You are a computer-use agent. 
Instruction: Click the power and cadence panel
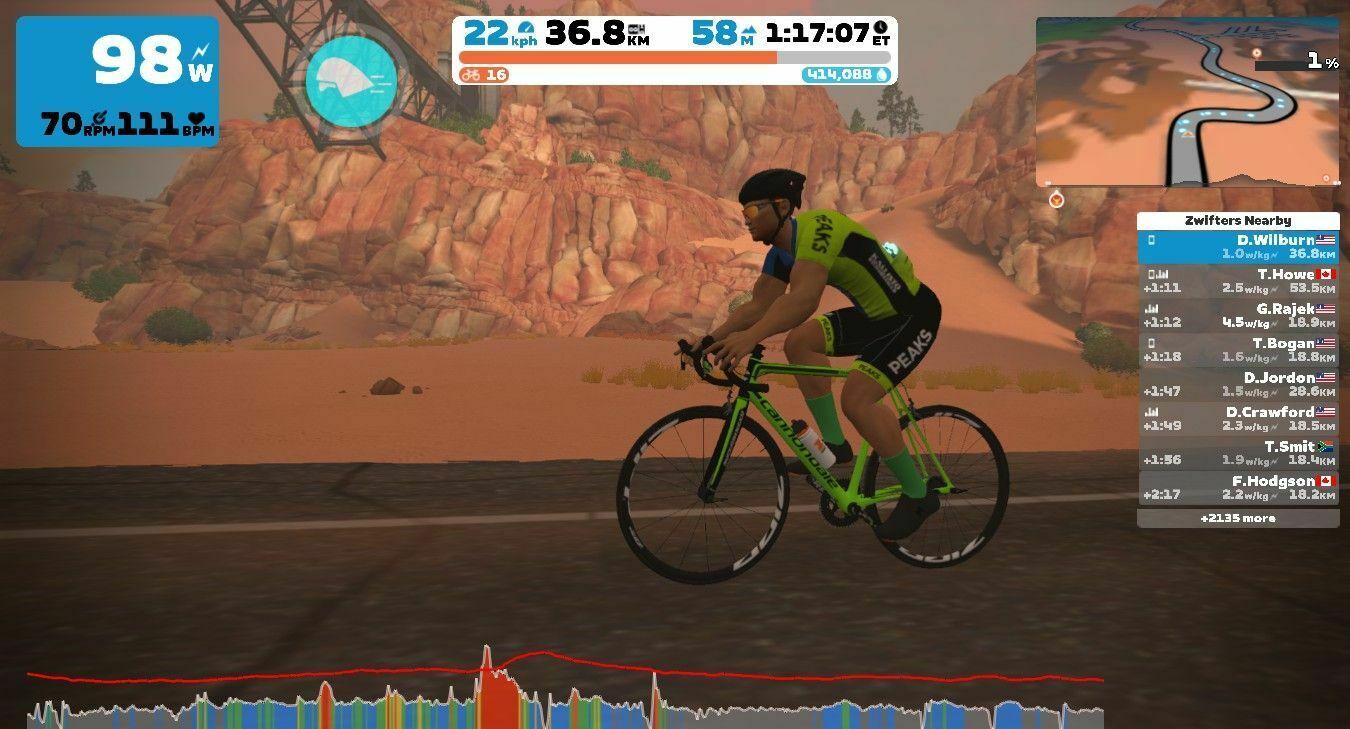click(117, 82)
